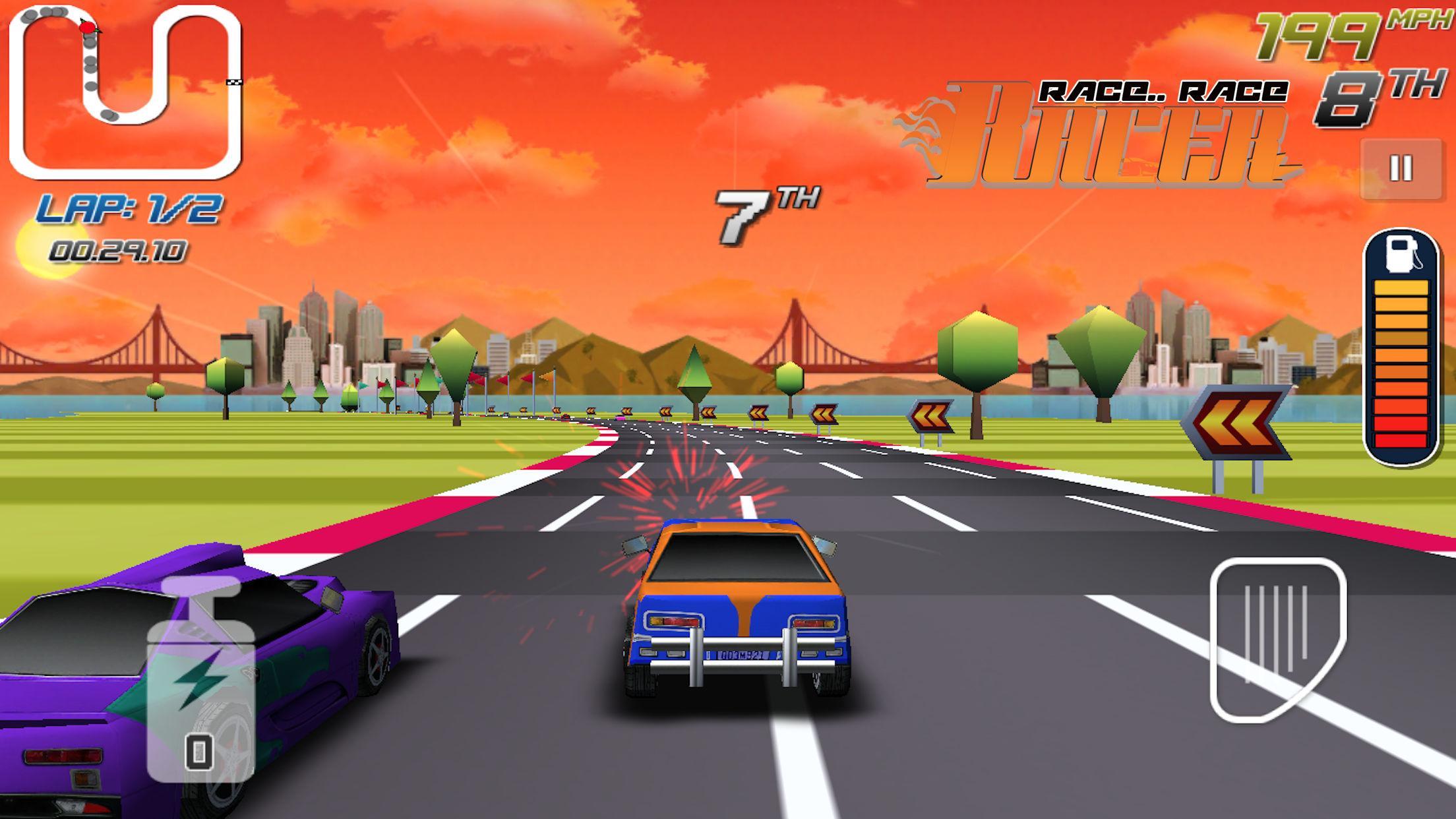This screenshot has width=1456, height=819.
Task: Tap the nitro counter badge showing 0
Action: [198, 750]
